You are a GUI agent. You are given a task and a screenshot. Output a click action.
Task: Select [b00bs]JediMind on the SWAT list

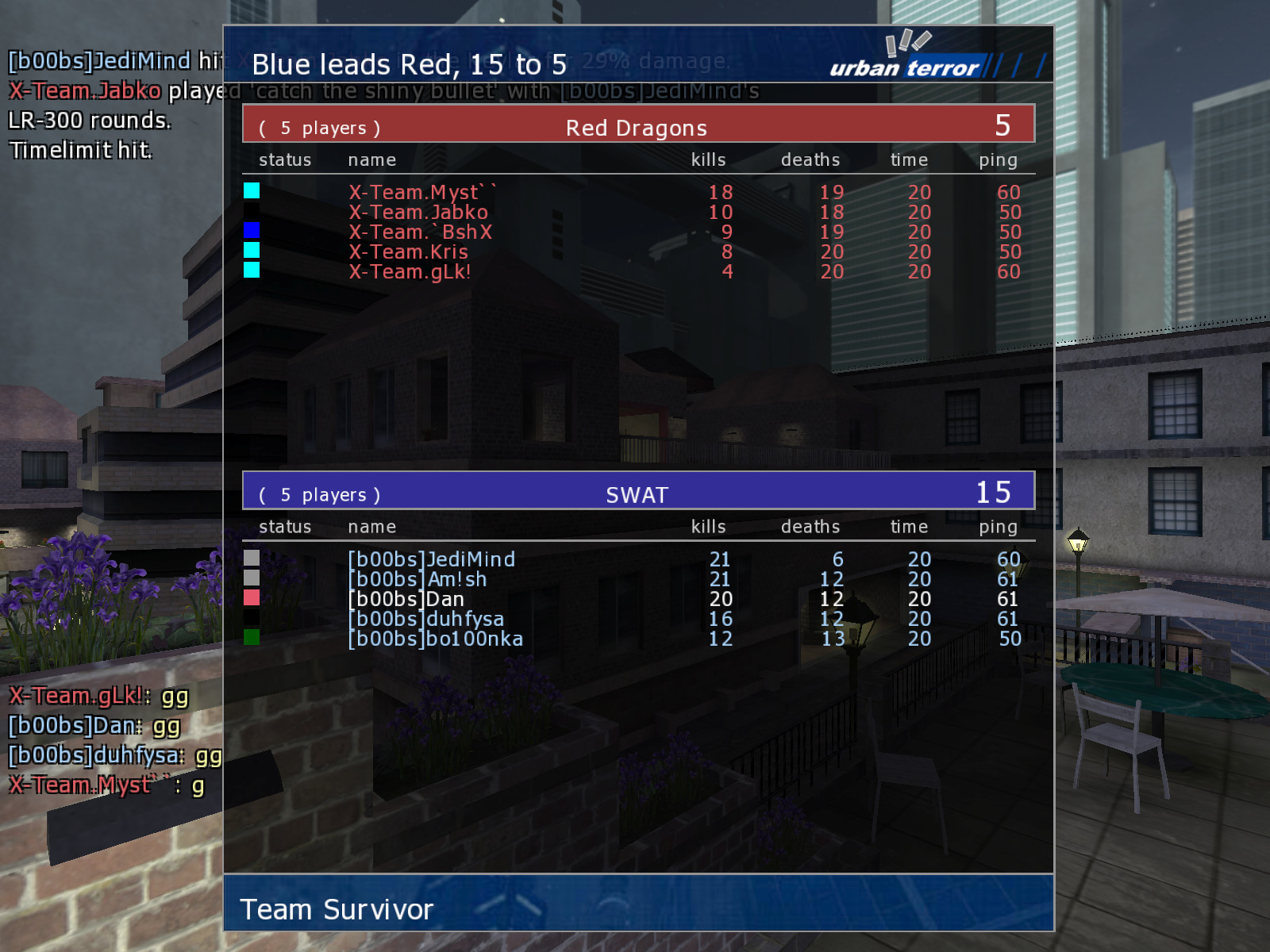point(432,559)
